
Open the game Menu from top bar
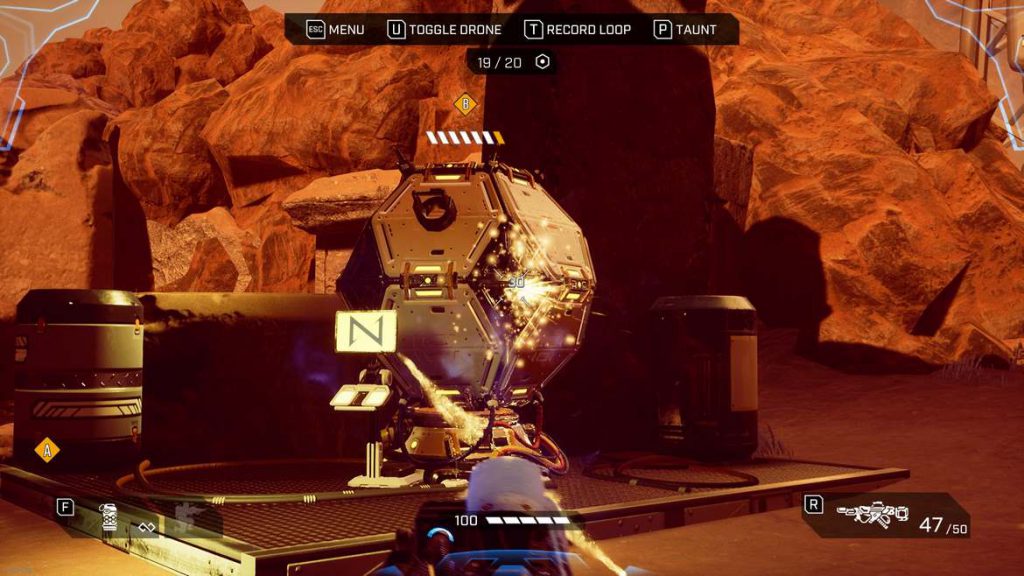point(335,29)
